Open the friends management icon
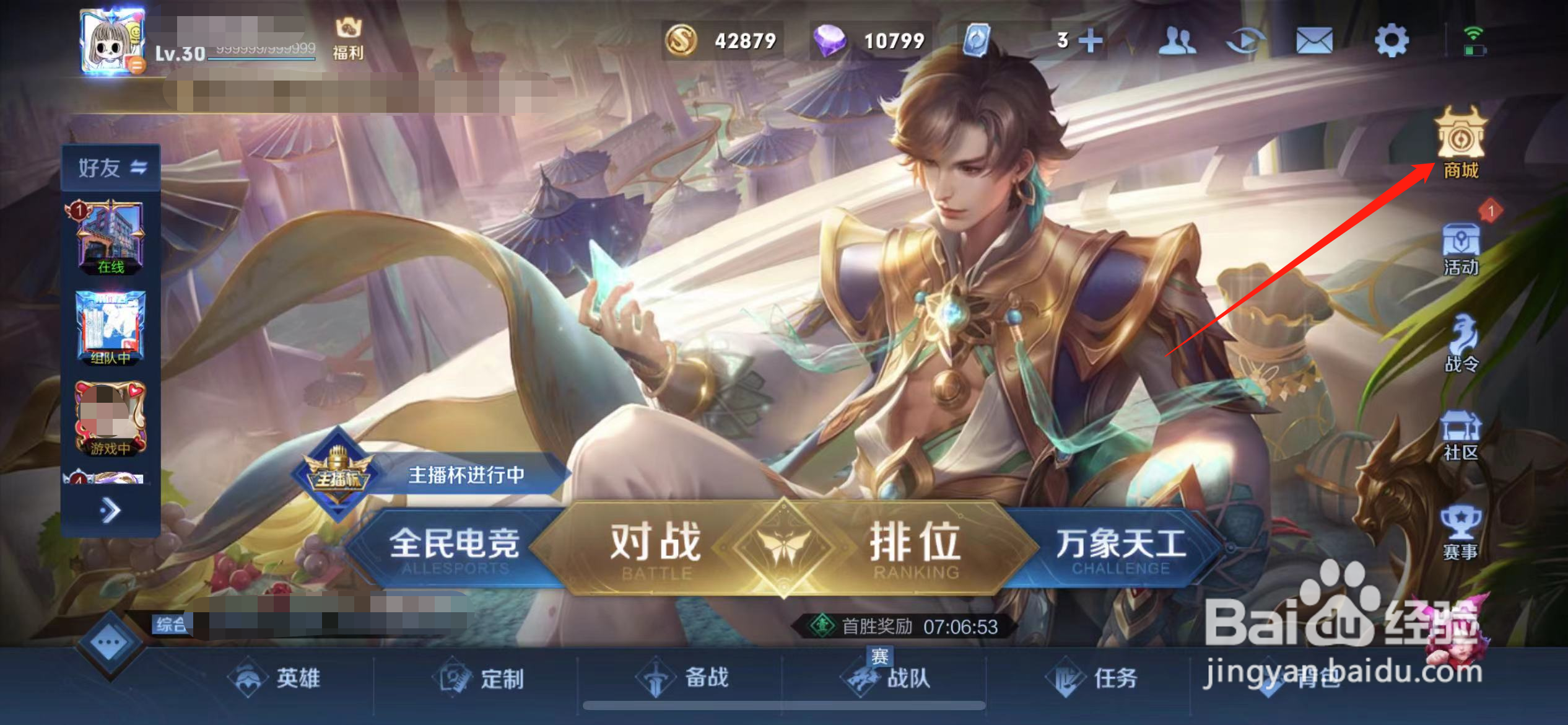Screen dimensions: 1568x725 coord(1178,38)
